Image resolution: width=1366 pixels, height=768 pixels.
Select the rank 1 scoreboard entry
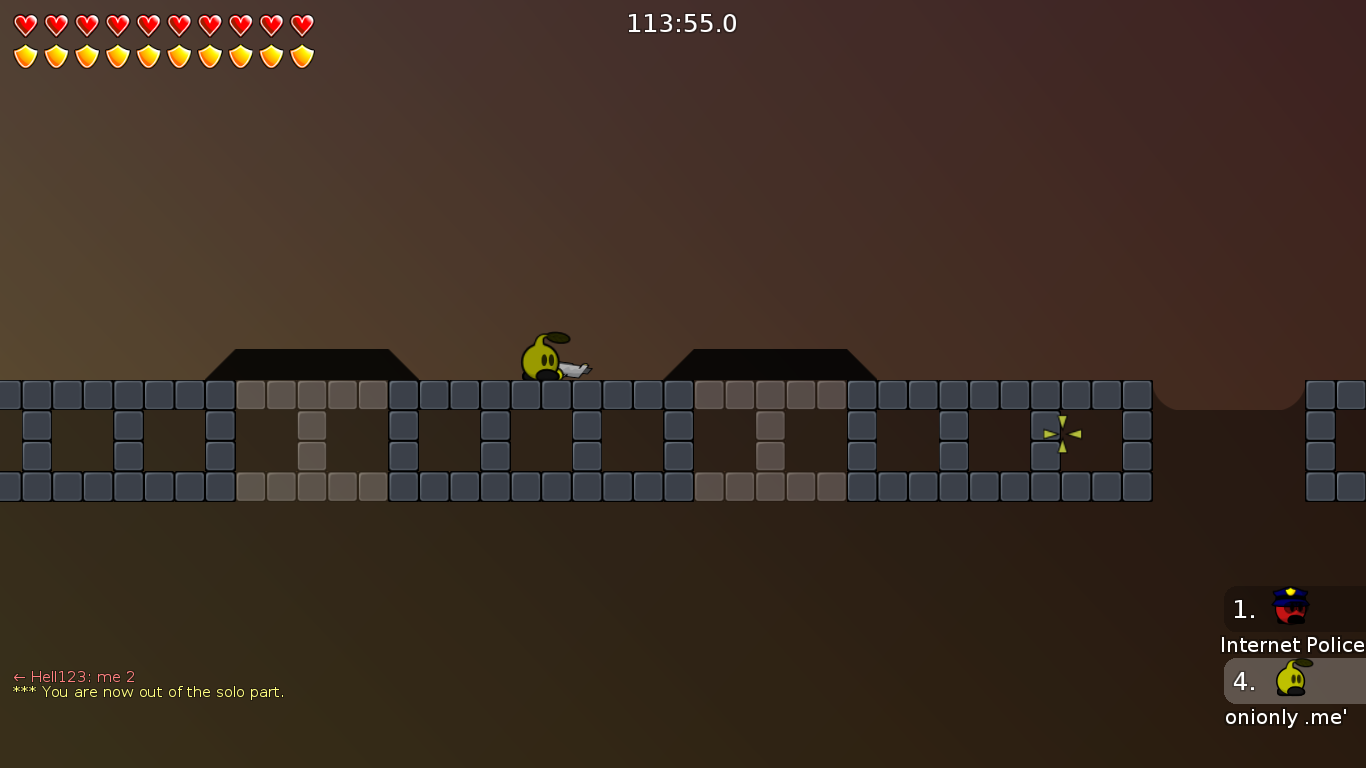[x=1243, y=609]
